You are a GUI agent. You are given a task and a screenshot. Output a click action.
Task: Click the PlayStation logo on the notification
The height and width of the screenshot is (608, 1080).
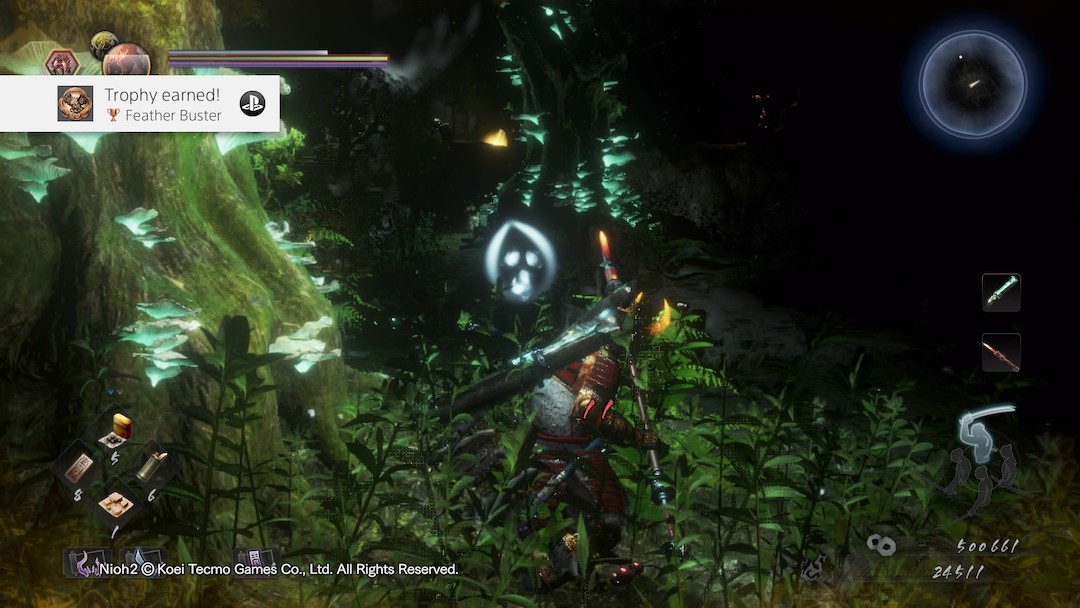(252, 103)
